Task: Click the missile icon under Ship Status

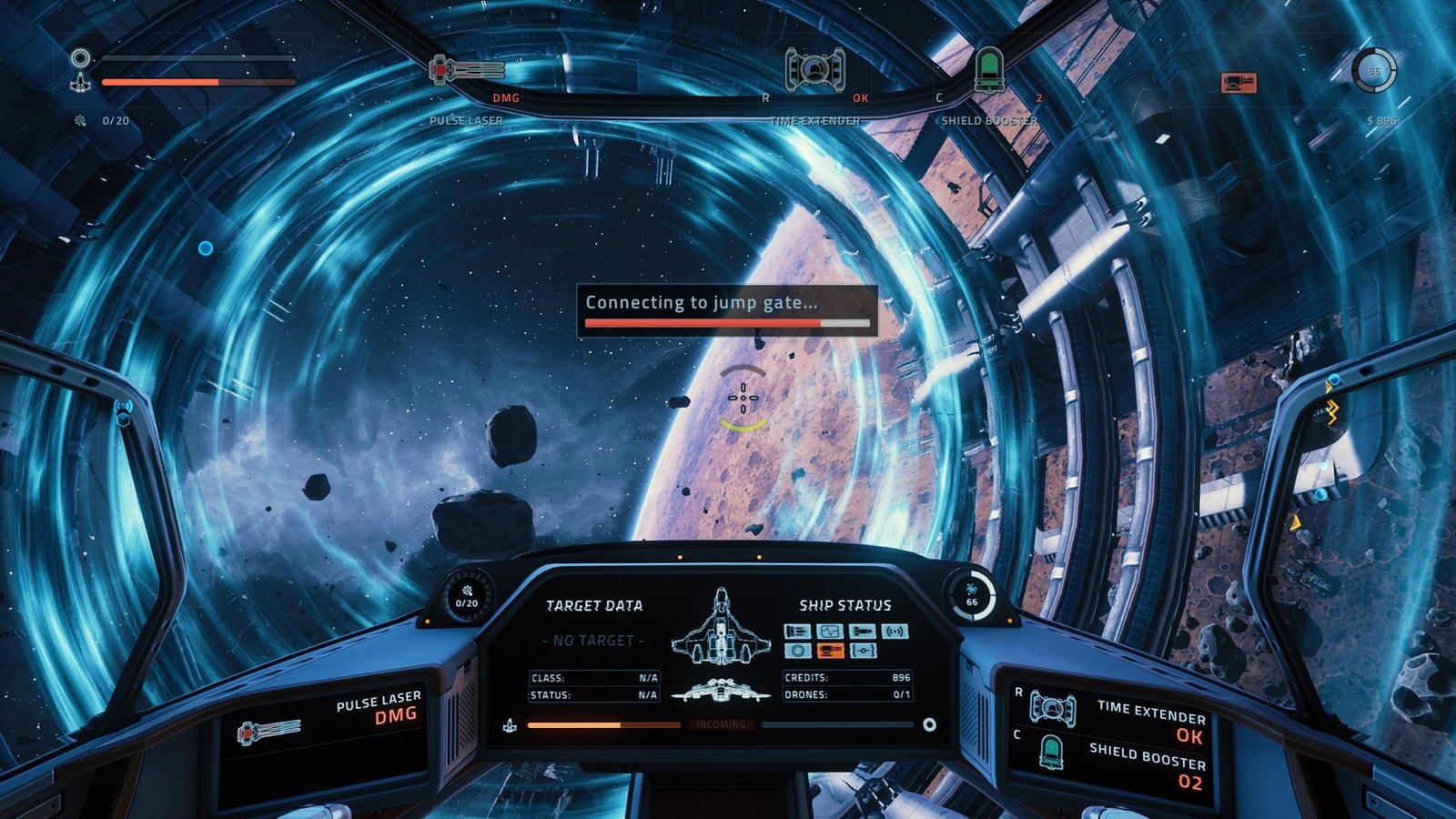Action: pyautogui.click(x=862, y=631)
